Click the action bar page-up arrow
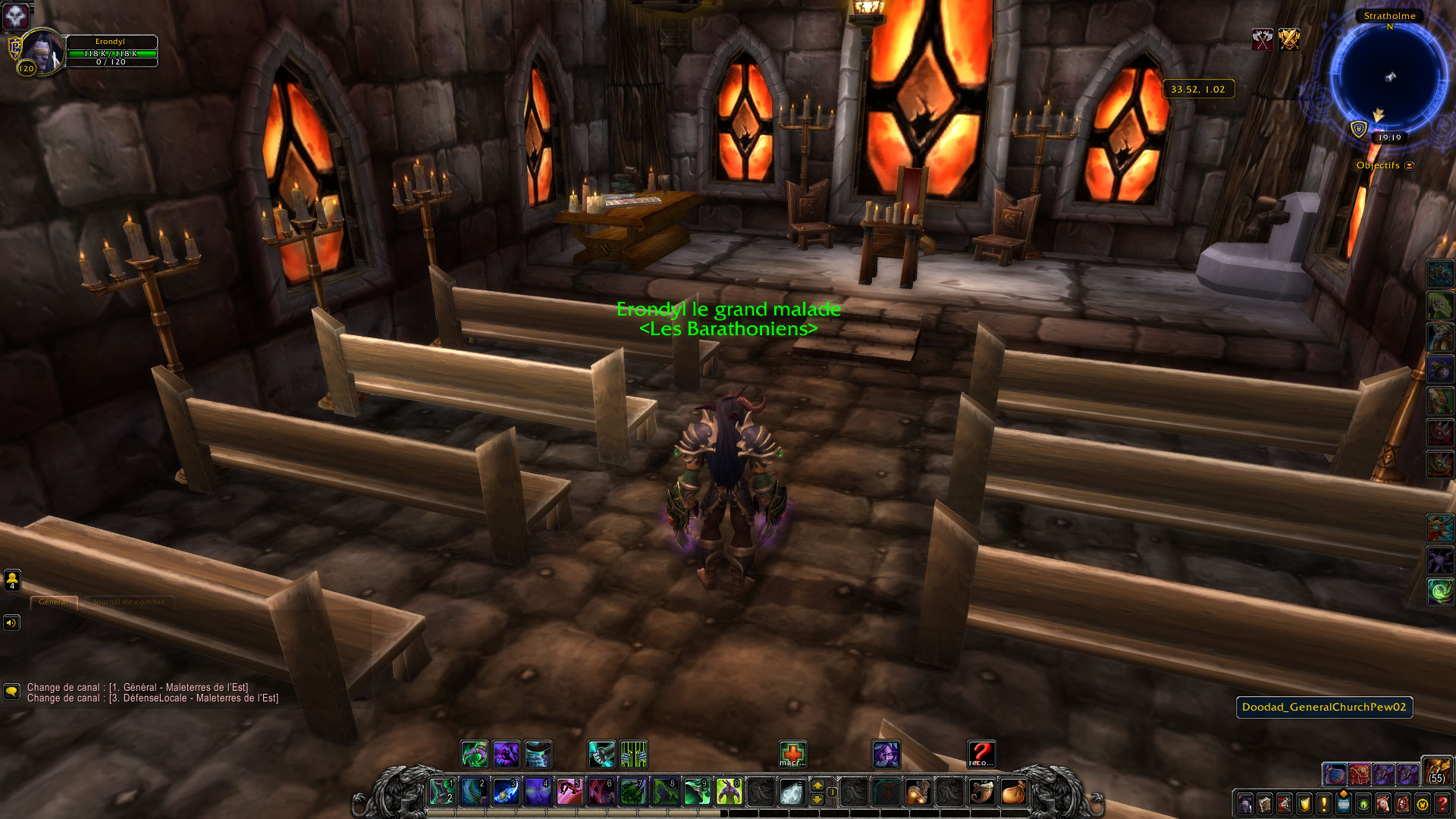The width and height of the screenshot is (1456, 819). 817,786
